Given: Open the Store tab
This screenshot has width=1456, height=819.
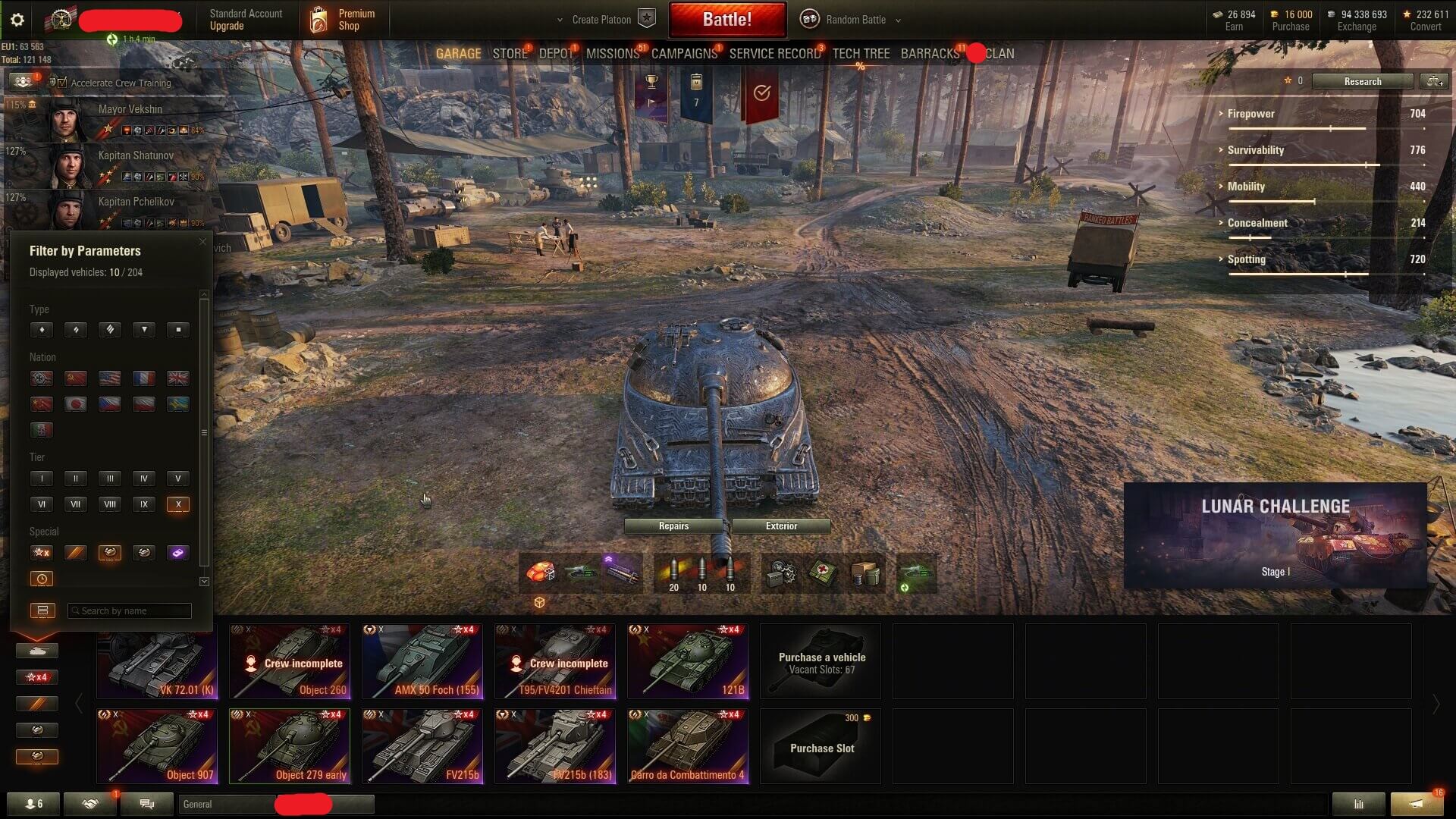Looking at the screenshot, I should click(x=510, y=54).
